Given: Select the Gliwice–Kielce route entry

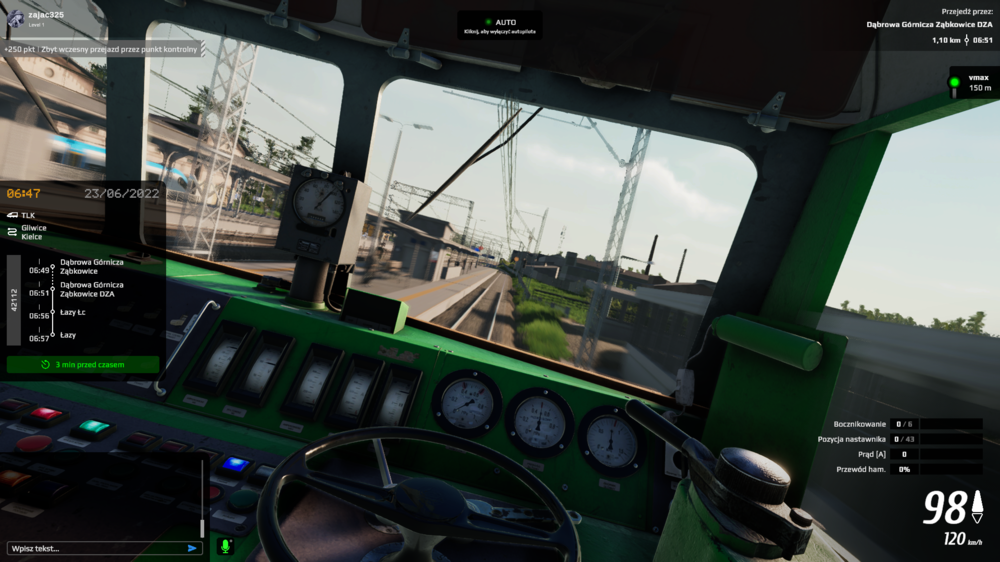Looking at the screenshot, I should 34,232.
